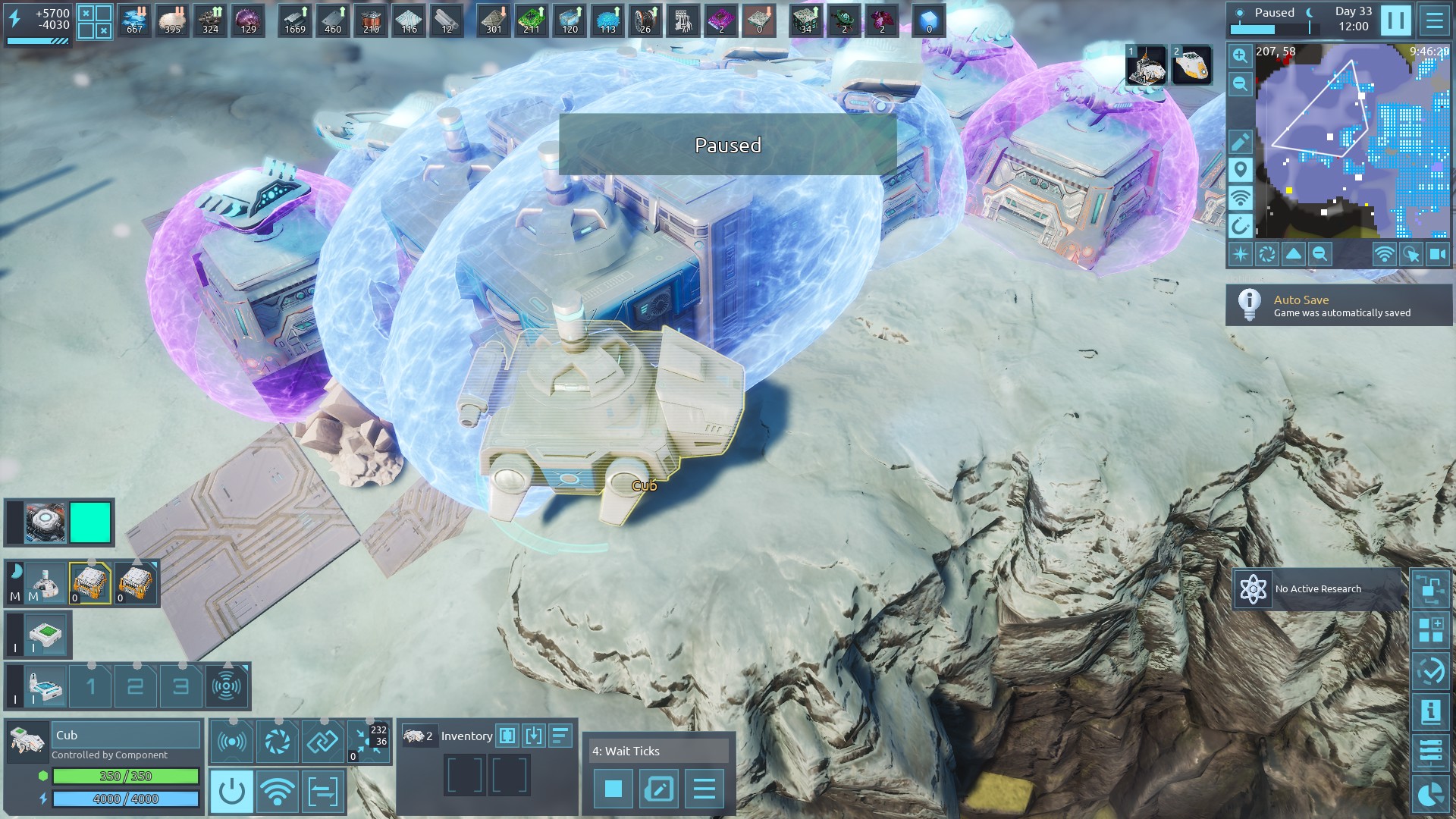Resume the game with the pause button
Image resolution: width=1456 pixels, height=819 pixels.
click(1395, 20)
